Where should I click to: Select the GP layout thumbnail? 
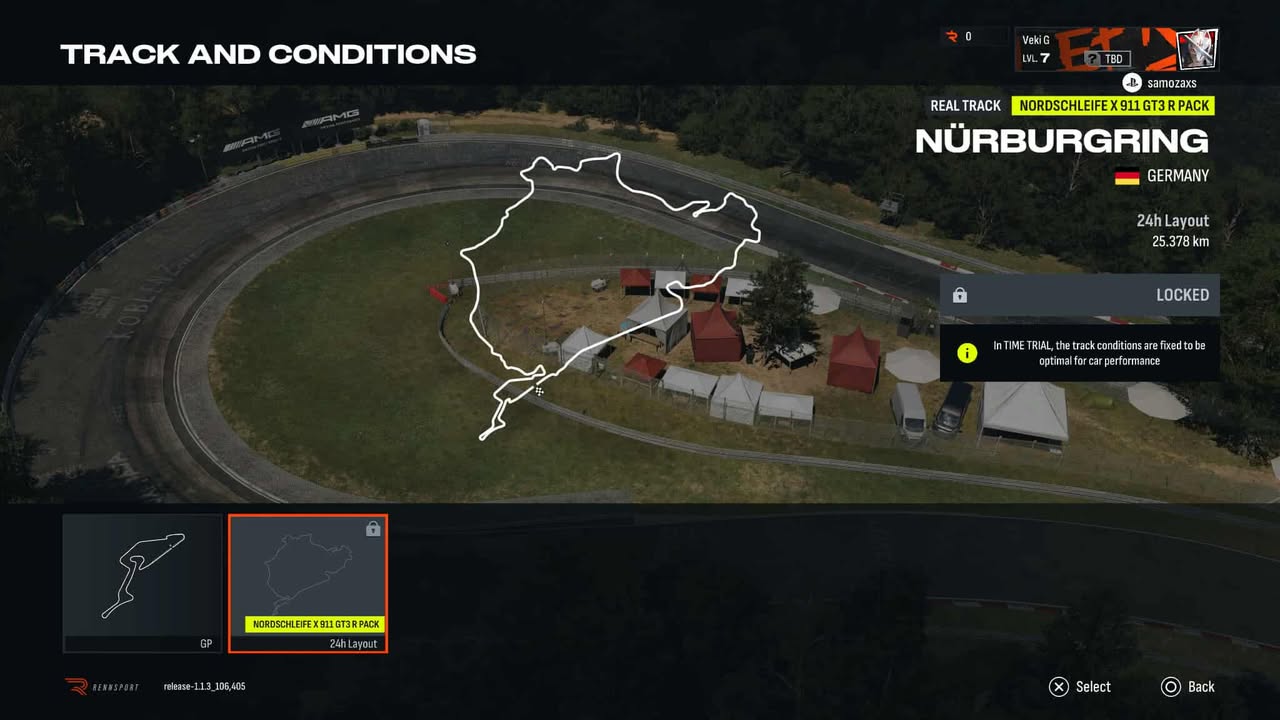(x=142, y=582)
